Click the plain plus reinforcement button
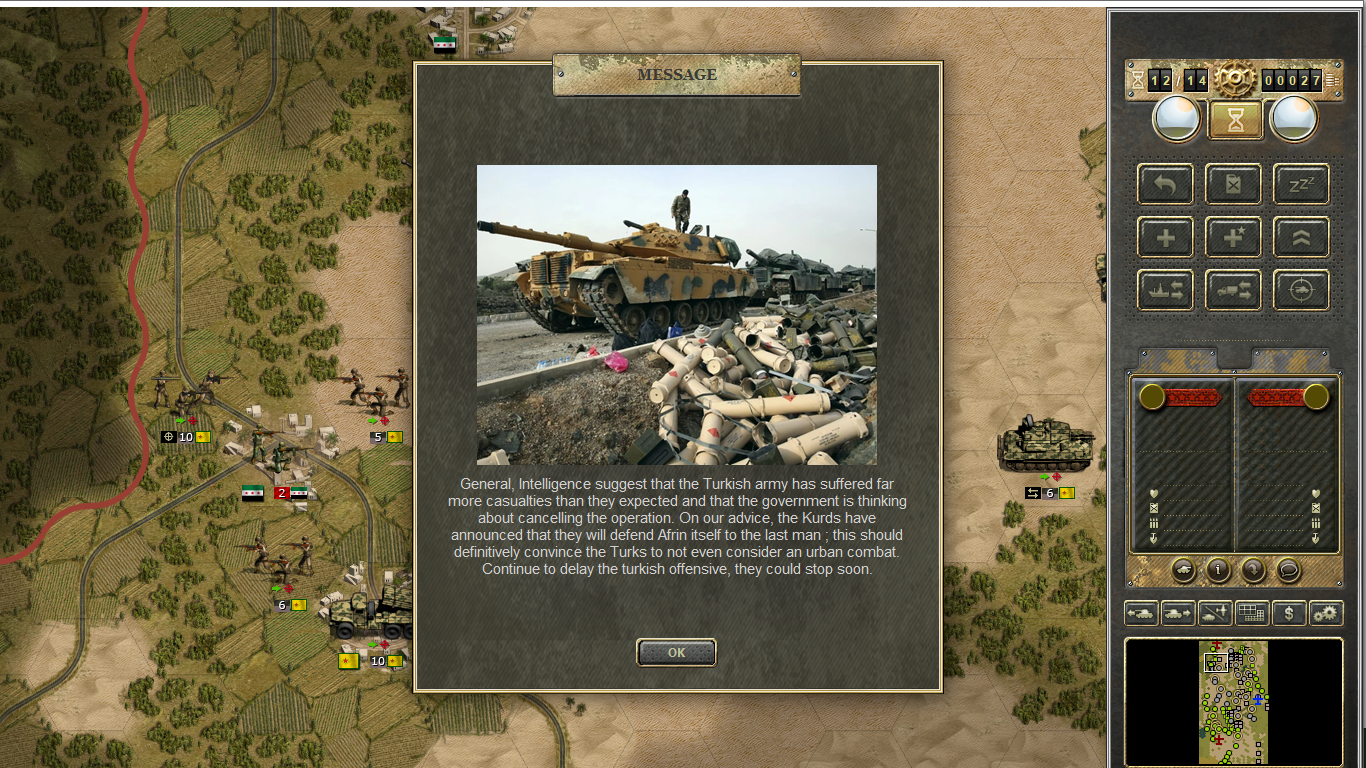The image size is (1366, 768). click(x=1165, y=238)
